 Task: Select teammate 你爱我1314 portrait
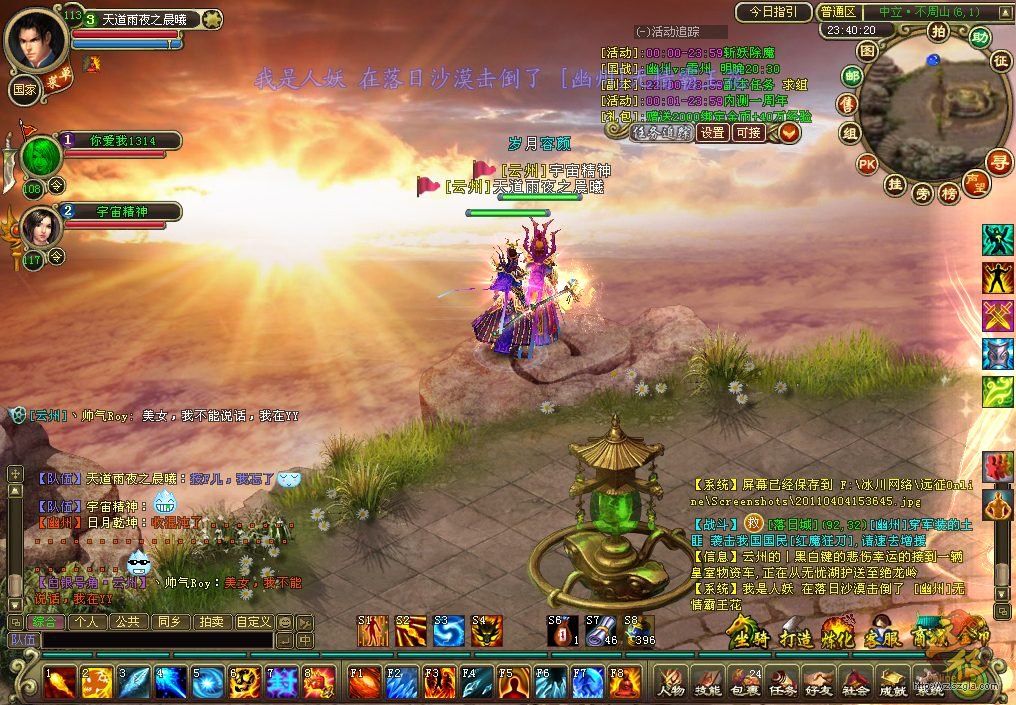tap(41, 156)
